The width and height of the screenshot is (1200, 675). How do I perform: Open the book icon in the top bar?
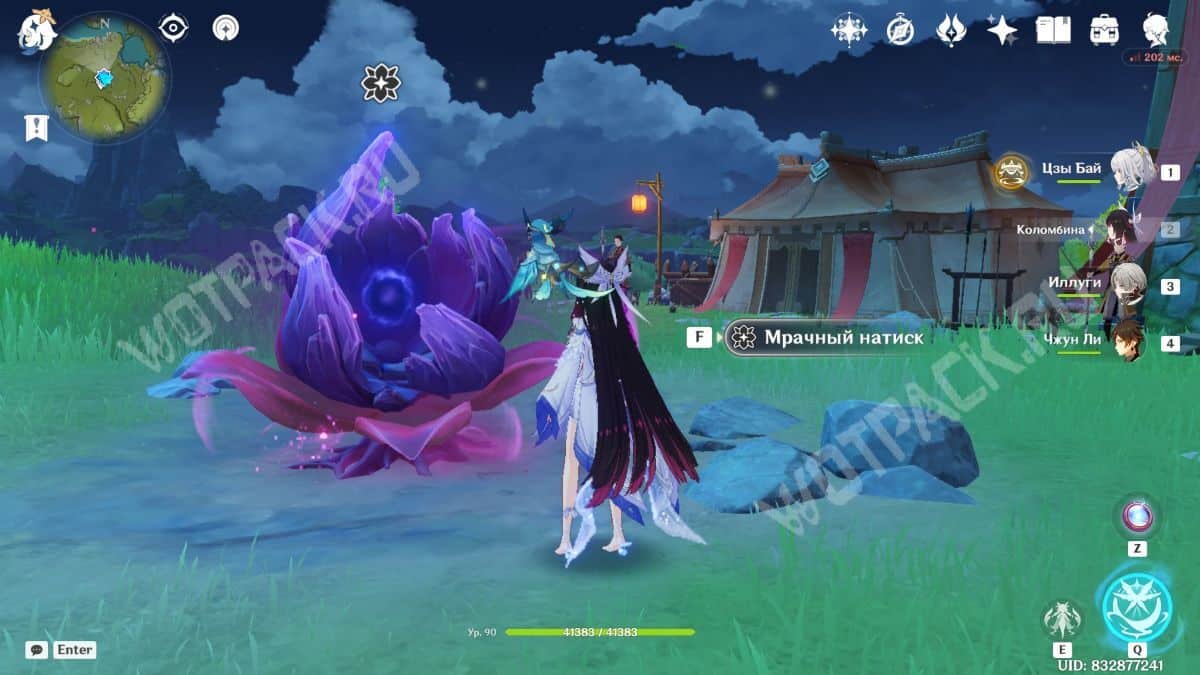(1053, 31)
